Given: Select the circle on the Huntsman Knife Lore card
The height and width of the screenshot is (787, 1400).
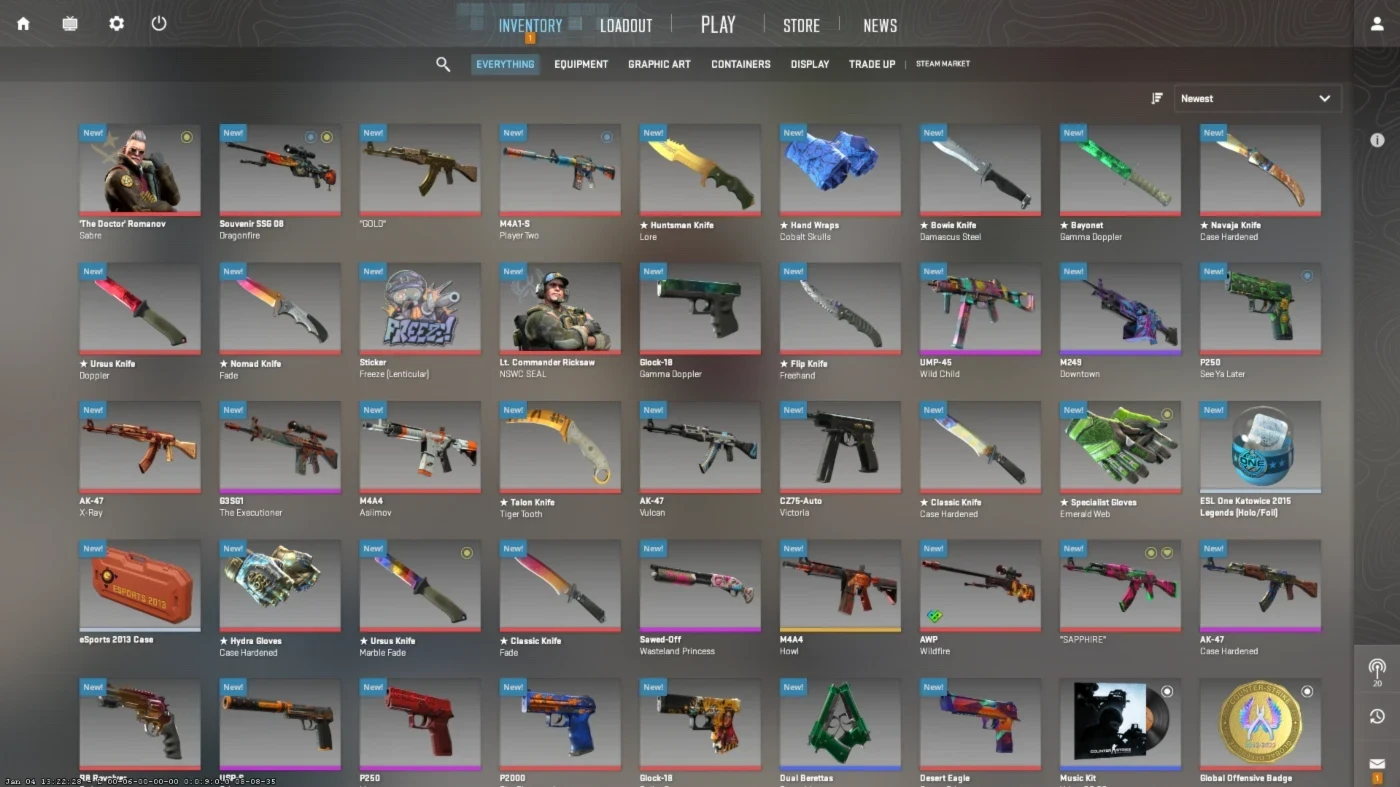Looking at the screenshot, I should [x=747, y=135].
